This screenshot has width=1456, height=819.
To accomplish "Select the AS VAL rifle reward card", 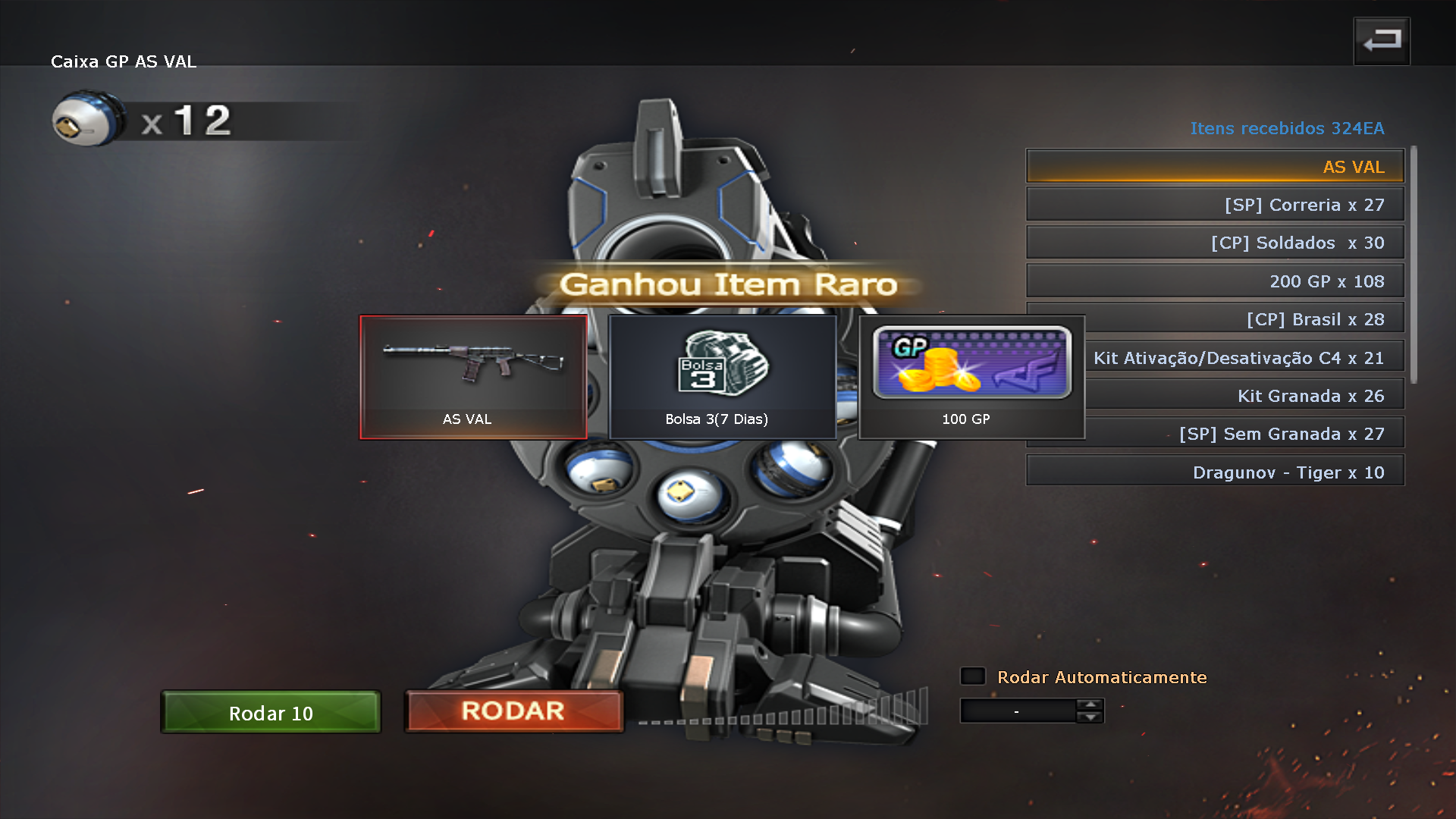I will tap(473, 377).
